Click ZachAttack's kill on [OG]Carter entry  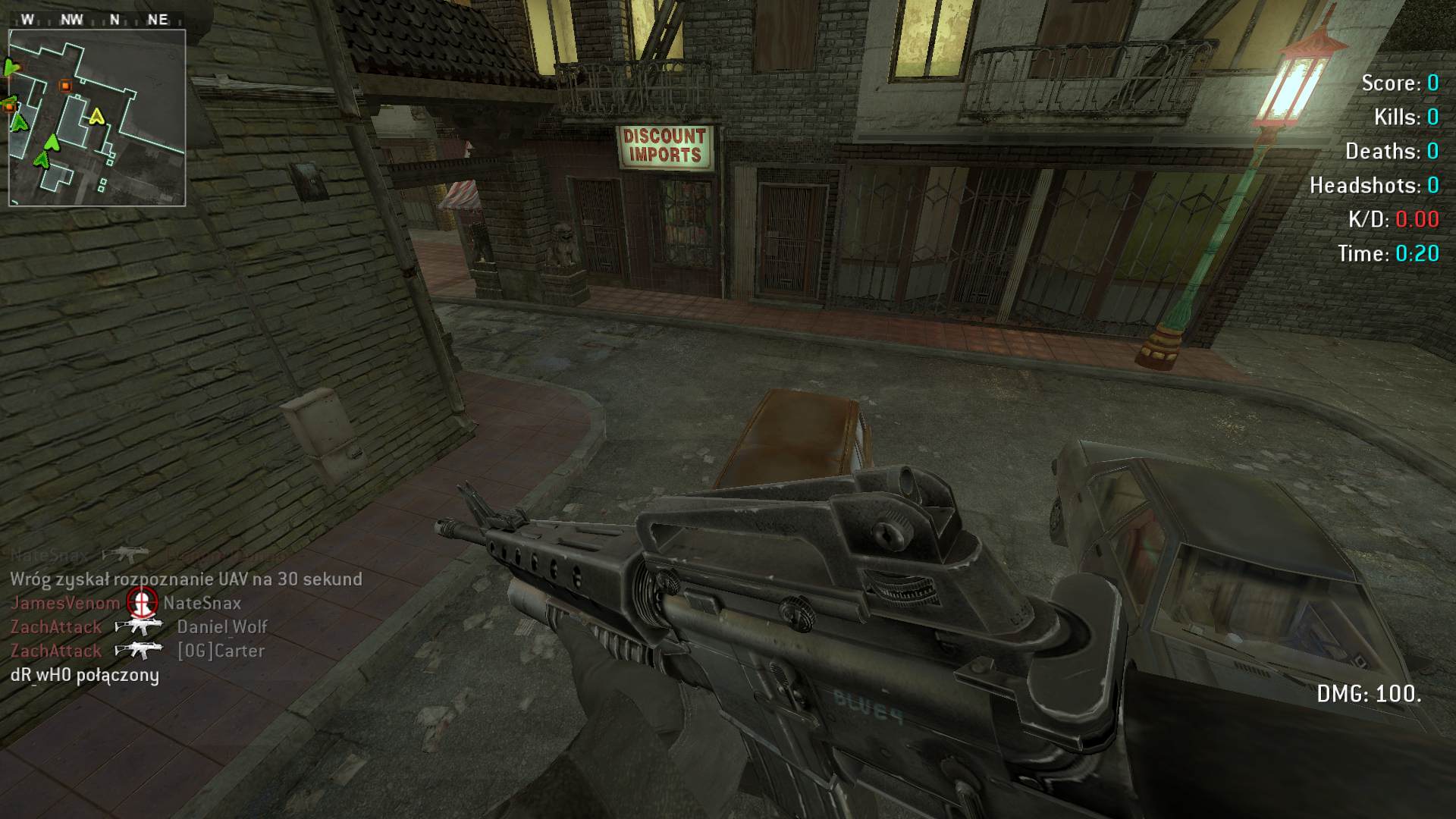pyautogui.click(x=137, y=651)
